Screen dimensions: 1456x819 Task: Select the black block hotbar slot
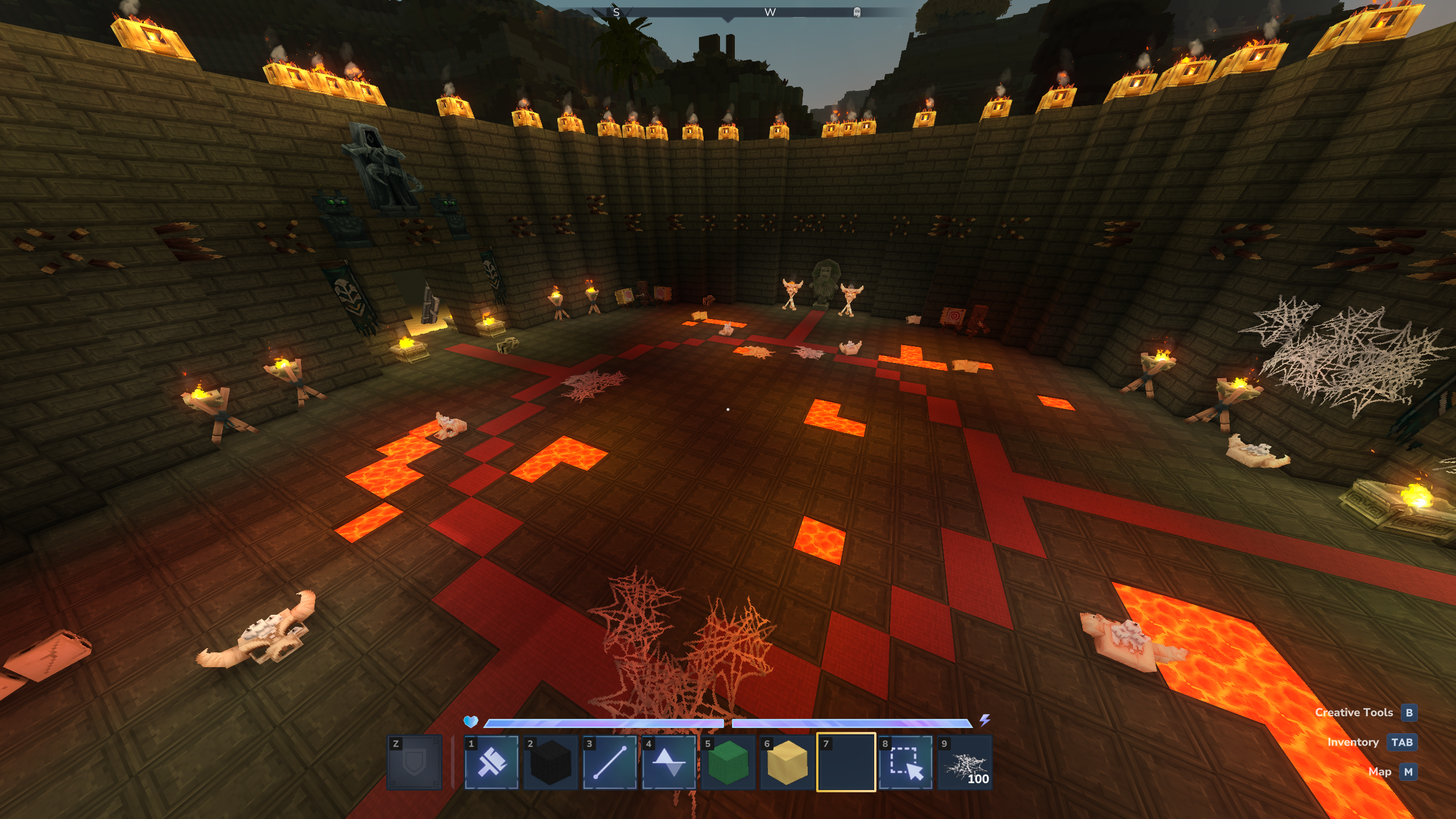(551, 763)
